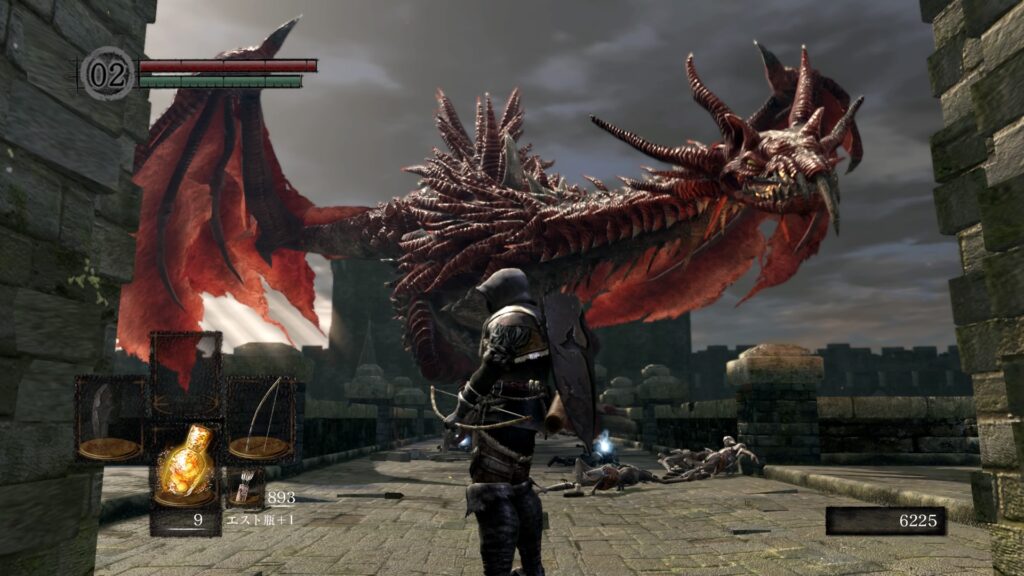Click the empty spell slot

185,372
